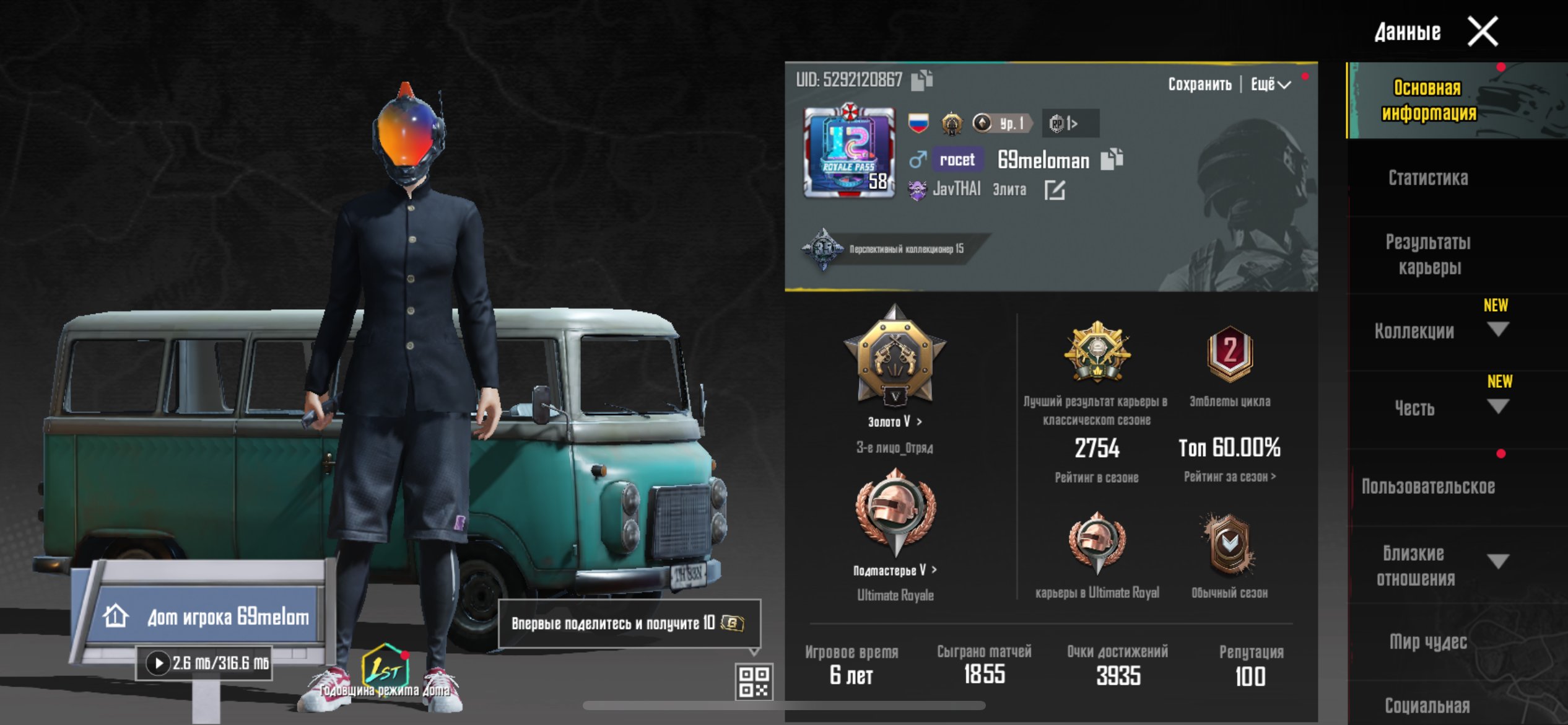View Подмастерье V Ultimate Royale rank
This screenshot has height=725, width=1568.
pyautogui.click(x=895, y=570)
